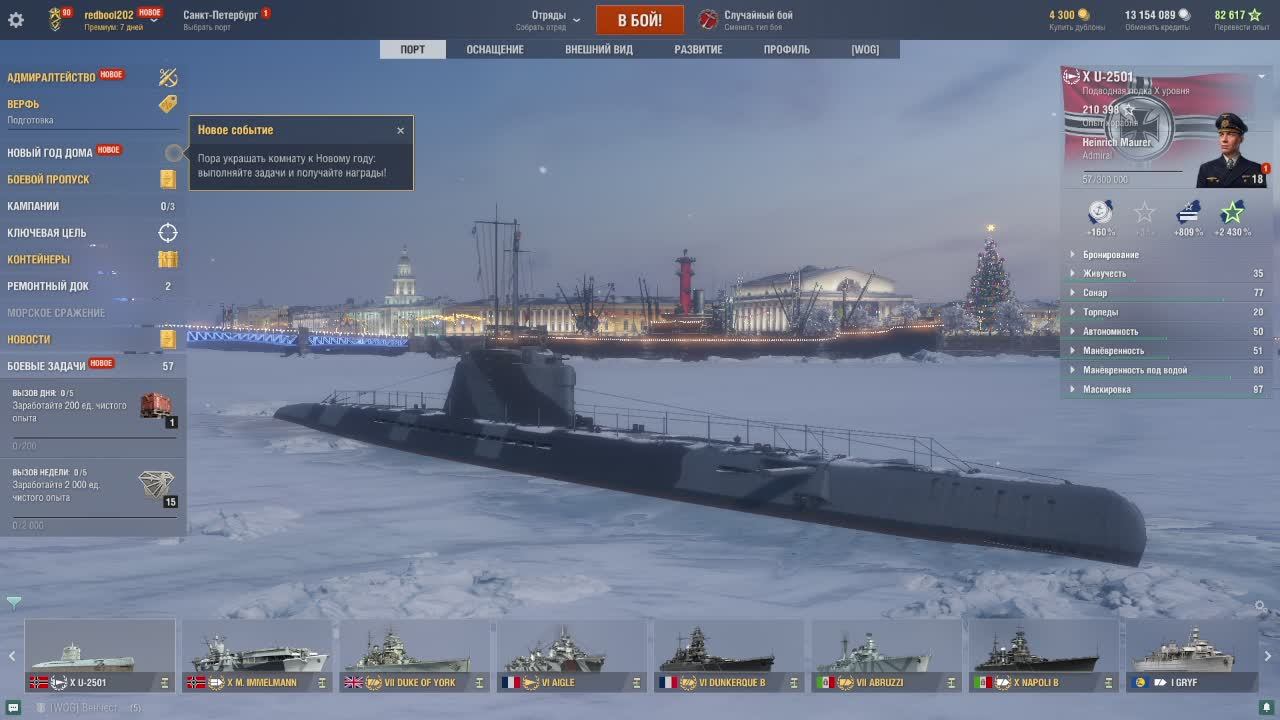Choose VII Duke of York ship
Image resolution: width=1280 pixels, height=720 pixels.
pos(414,657)
